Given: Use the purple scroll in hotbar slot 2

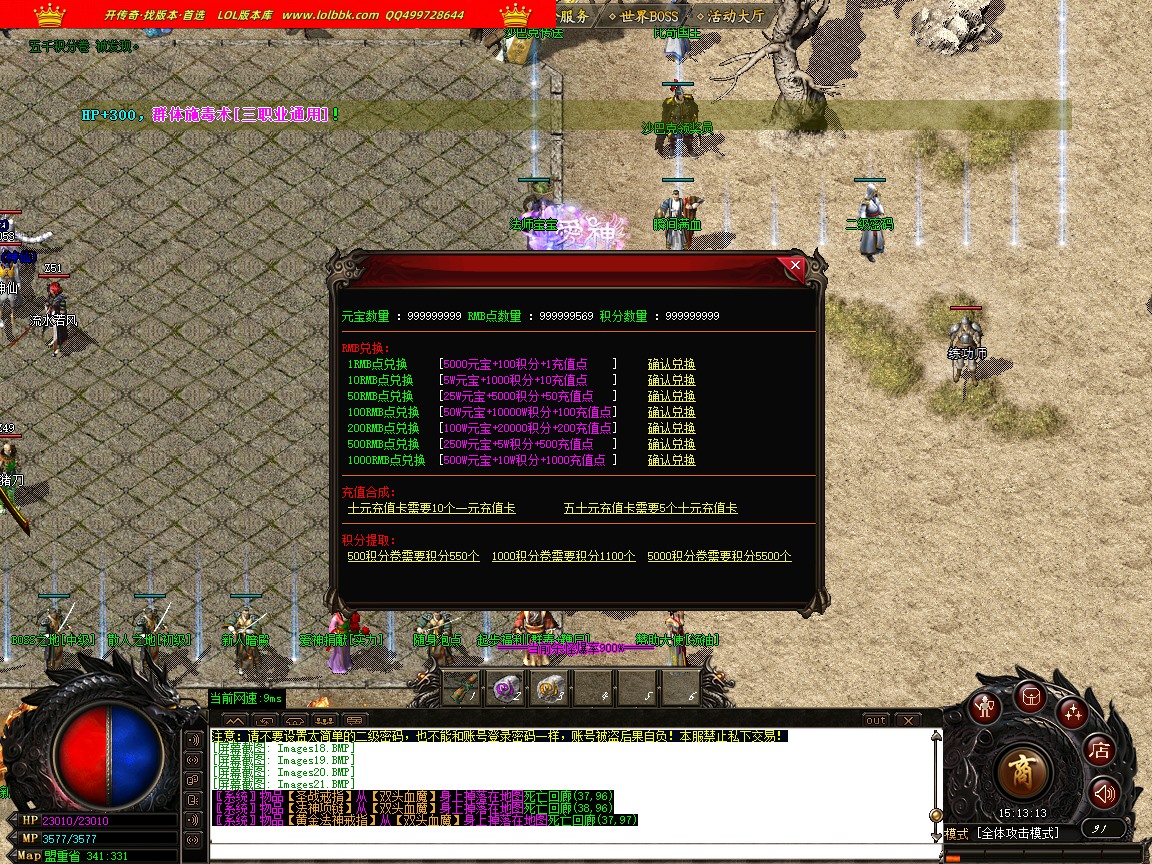Looking at the screenshot, I should point(506,687).
